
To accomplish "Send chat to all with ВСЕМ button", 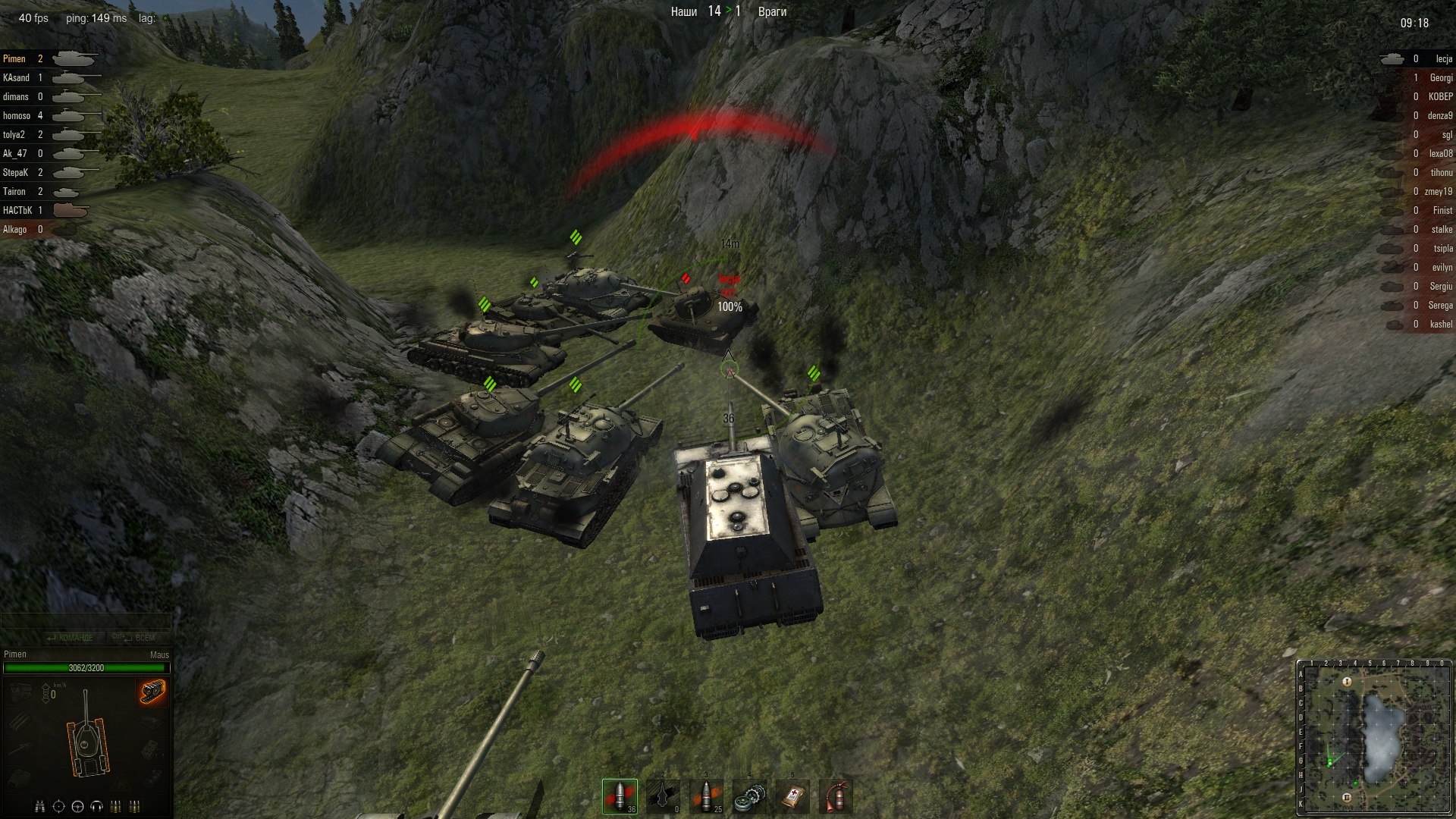I will (x=135, y=638).
